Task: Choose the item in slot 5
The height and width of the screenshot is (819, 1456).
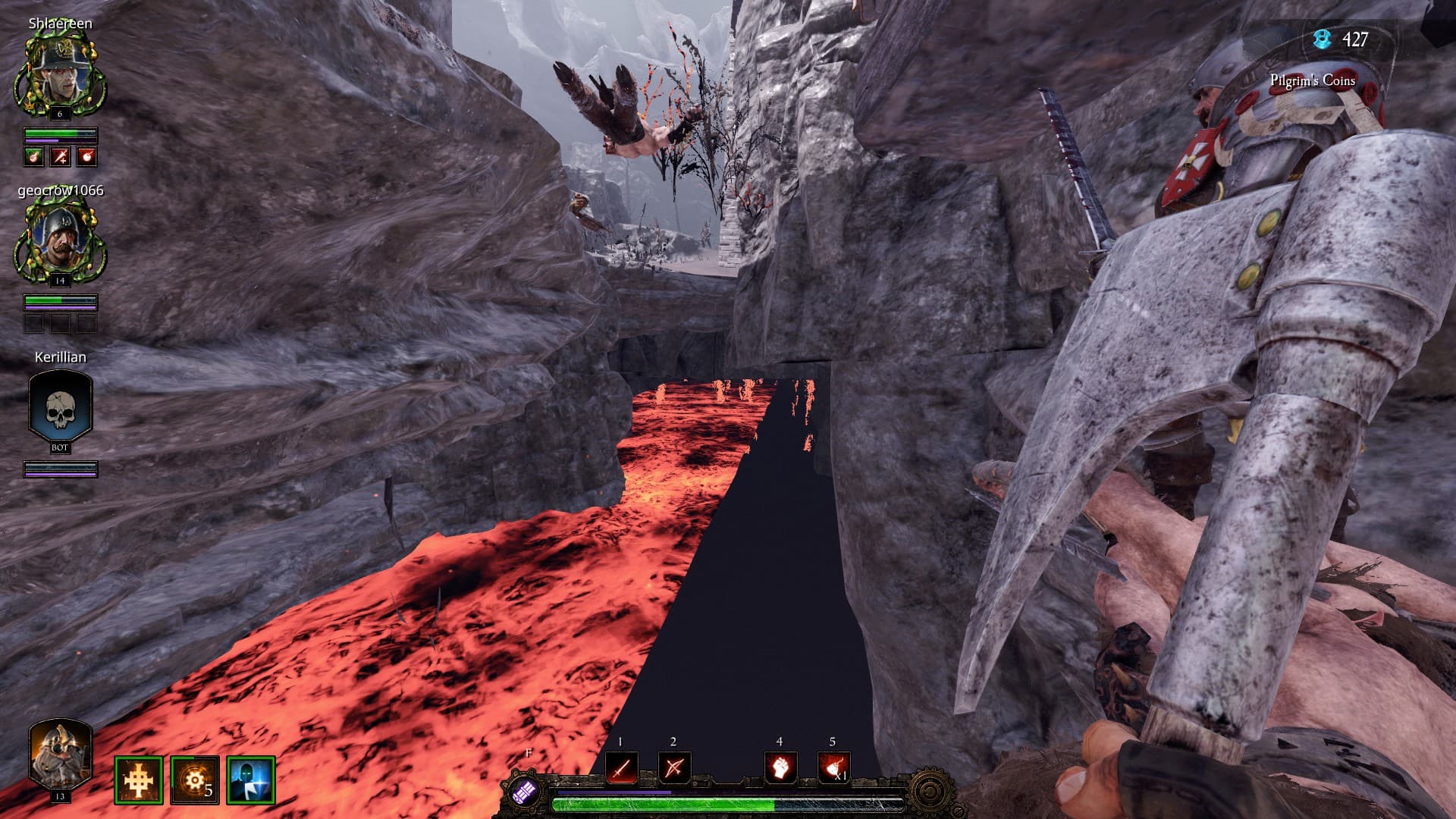Action: [833, 768]
